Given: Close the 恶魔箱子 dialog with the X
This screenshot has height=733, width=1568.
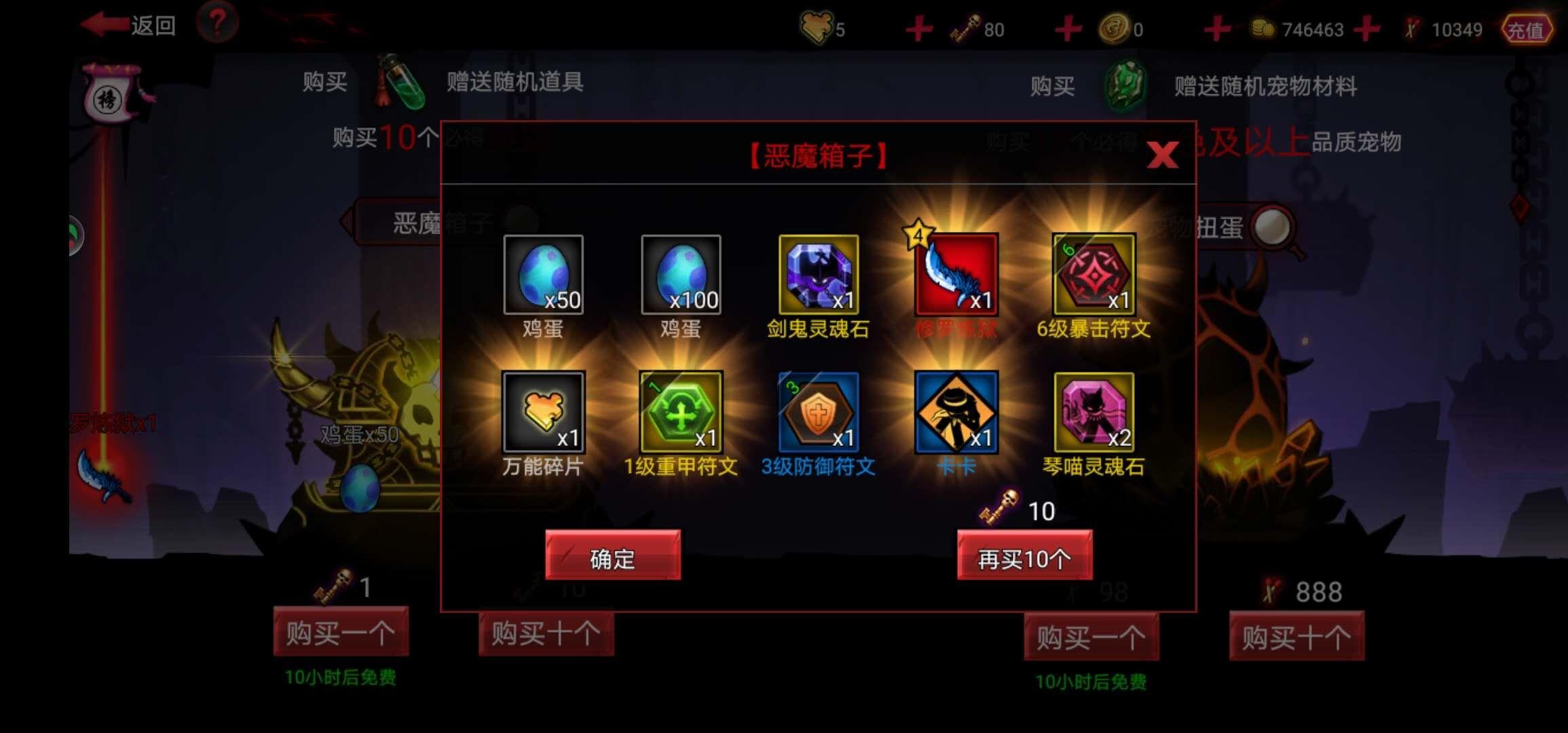Looking at the screenshot, I should tap(1162, 155).
